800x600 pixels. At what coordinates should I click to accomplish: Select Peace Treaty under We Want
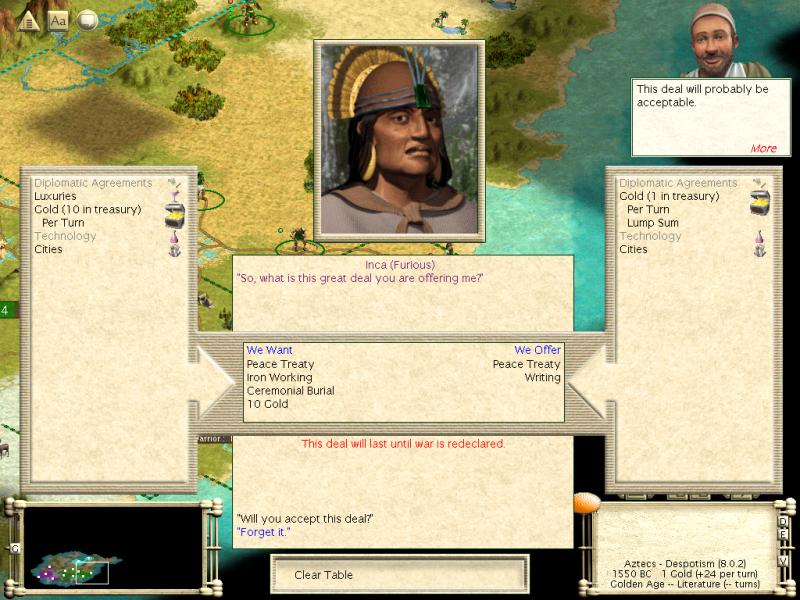pyautogui.click(x=280, y=365)
